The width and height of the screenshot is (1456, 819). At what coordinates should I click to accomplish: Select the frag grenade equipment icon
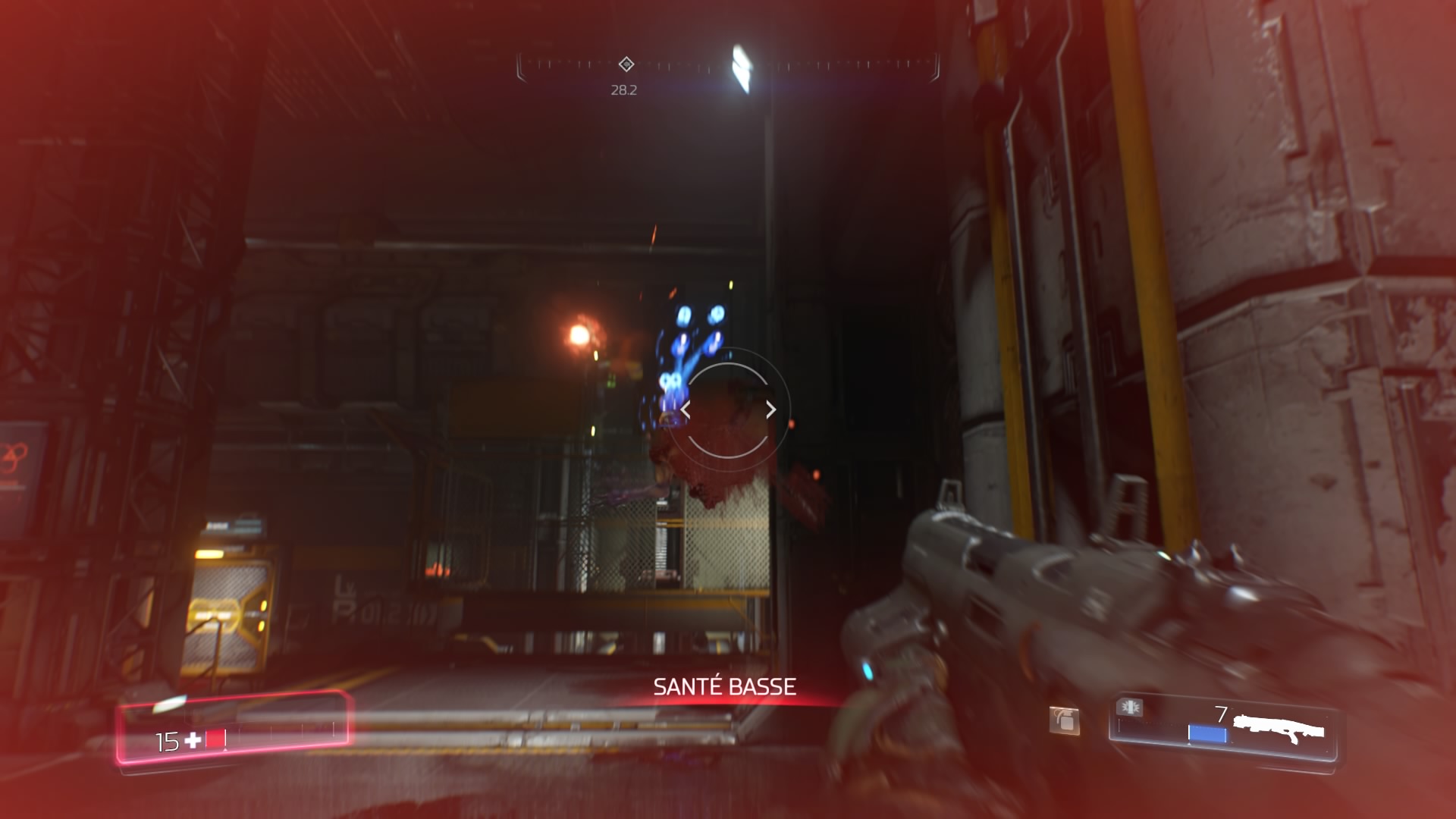tap(1064, 719)
